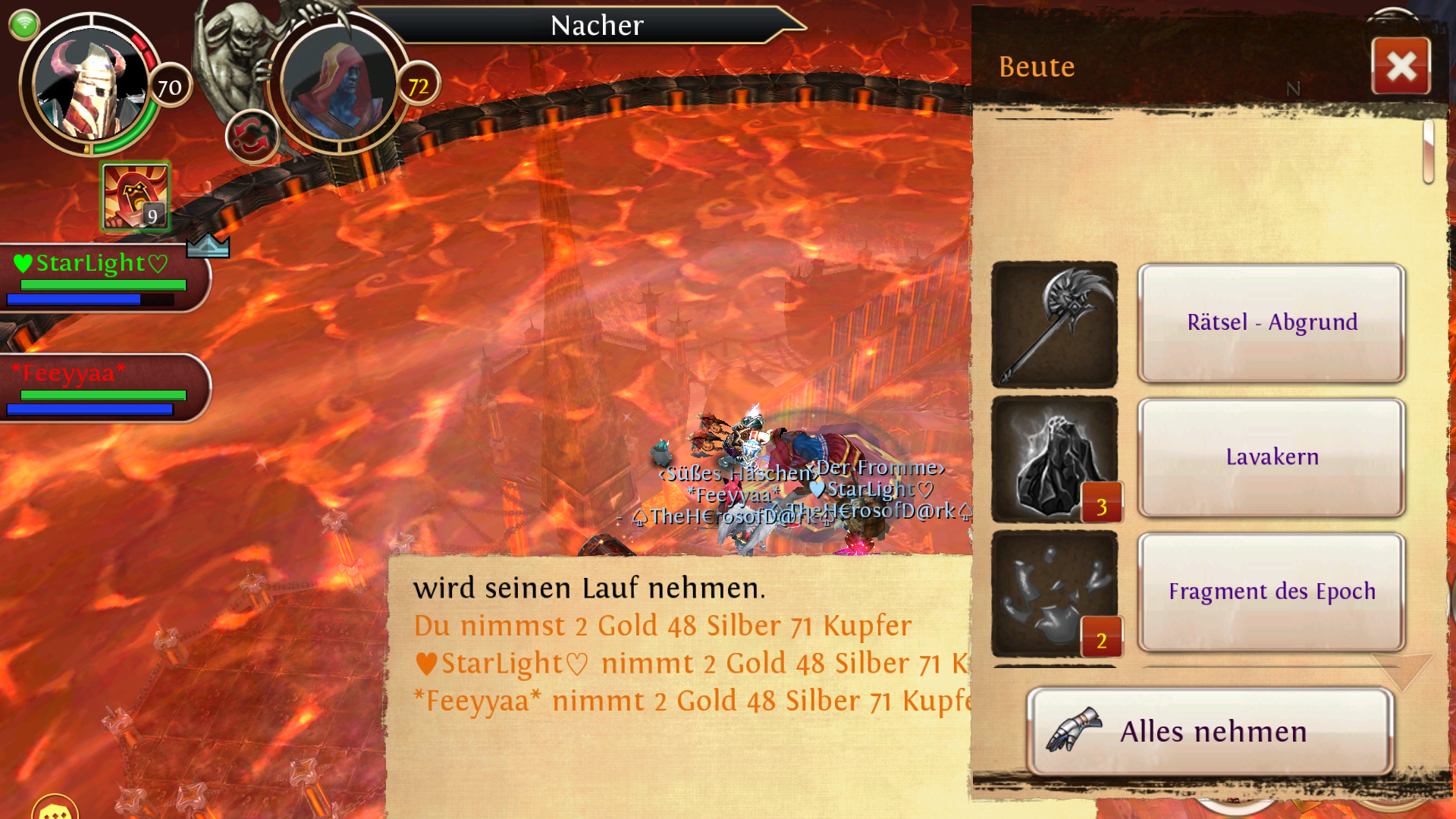1456x819 pixels.
Task: Close the Beute loot window
Action: (x=1401, y=66)
